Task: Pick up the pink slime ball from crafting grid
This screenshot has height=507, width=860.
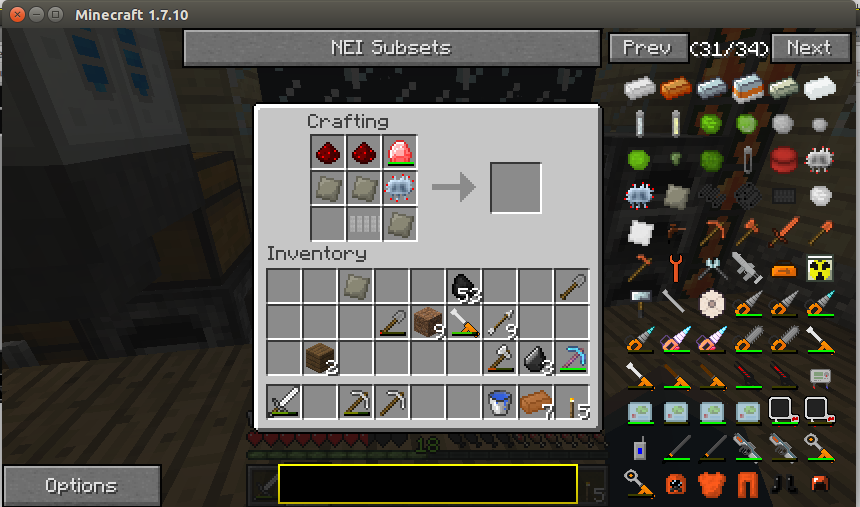Action: (x=399, y=153)
